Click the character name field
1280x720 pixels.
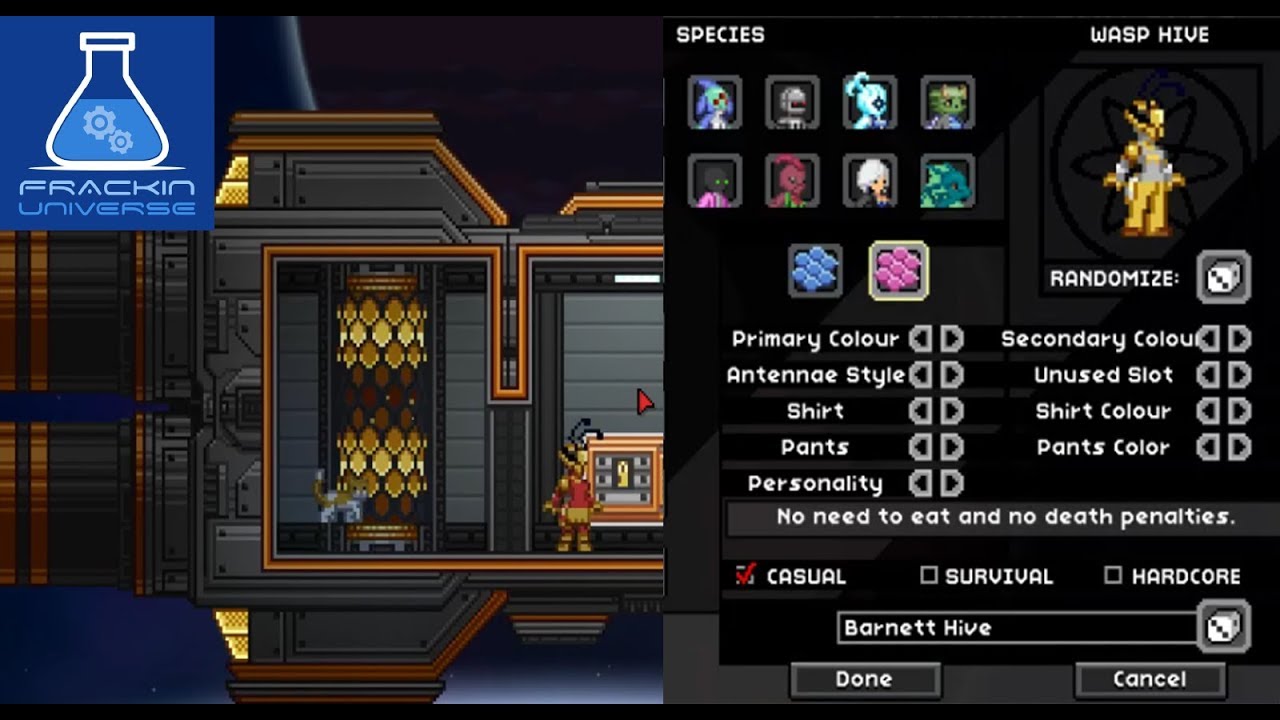1015,628
